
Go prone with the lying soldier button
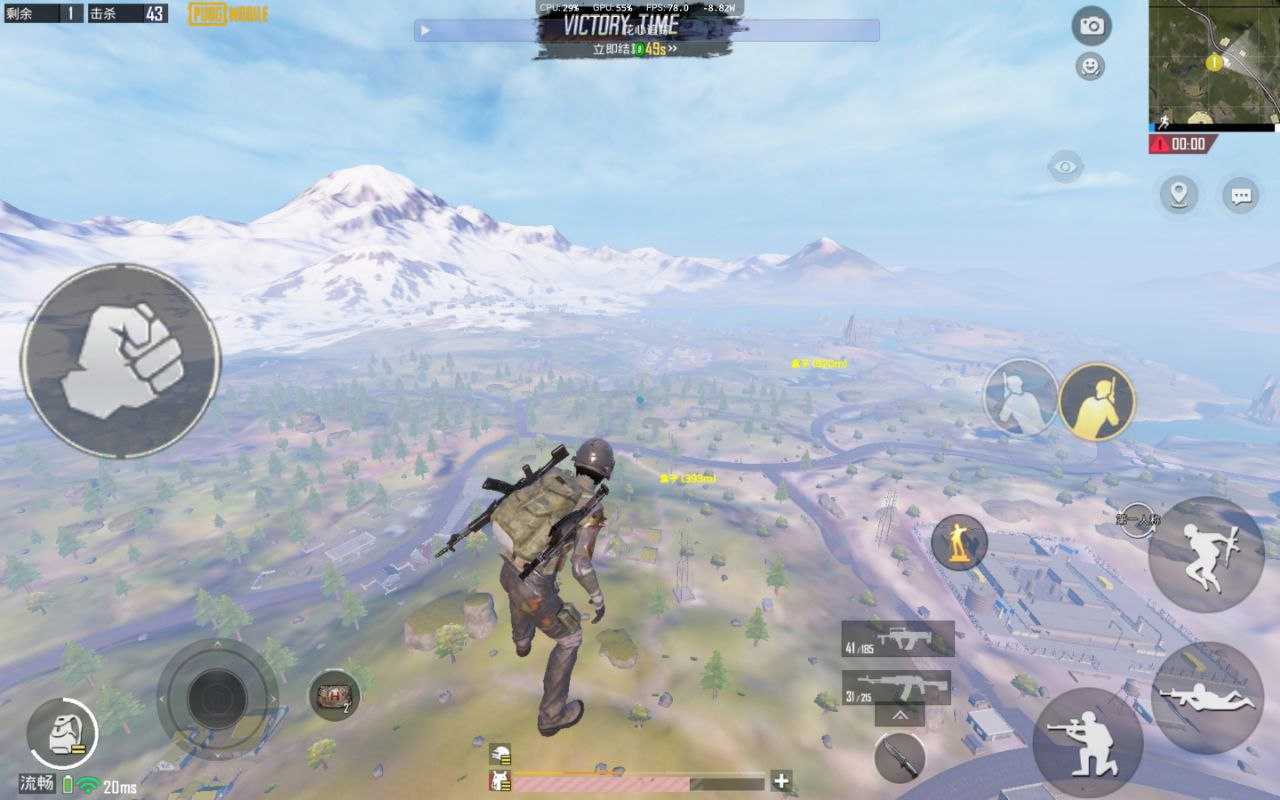tap(1207, 698)
